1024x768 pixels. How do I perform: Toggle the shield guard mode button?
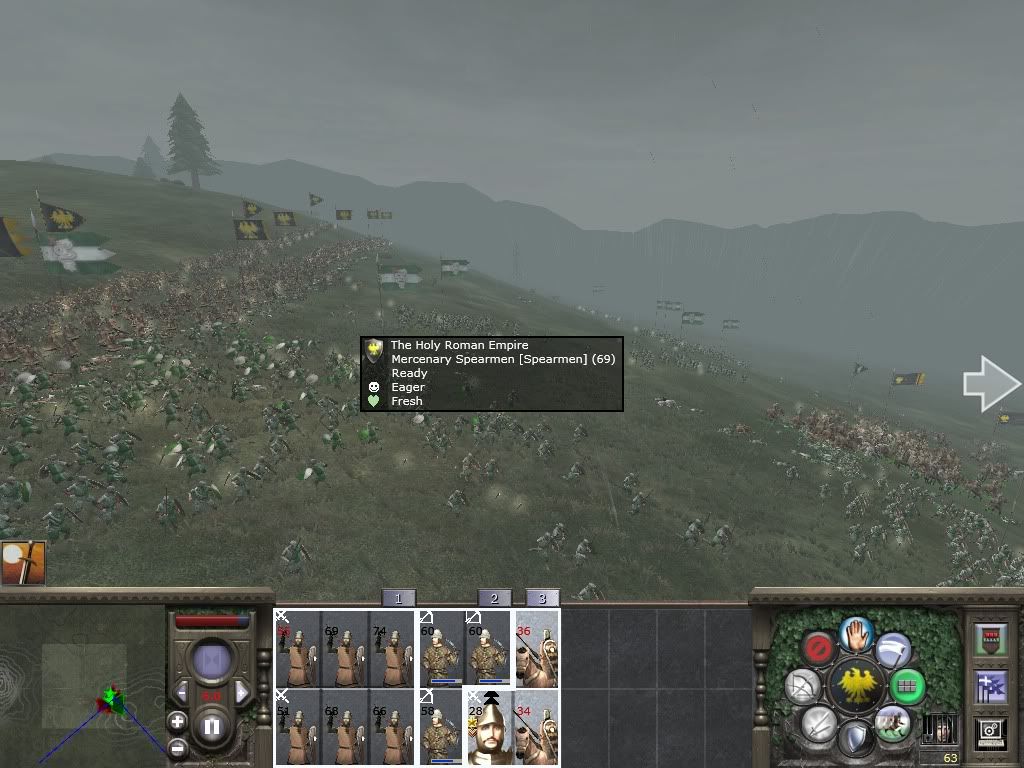pyautogui.click(x=855, y=739)
